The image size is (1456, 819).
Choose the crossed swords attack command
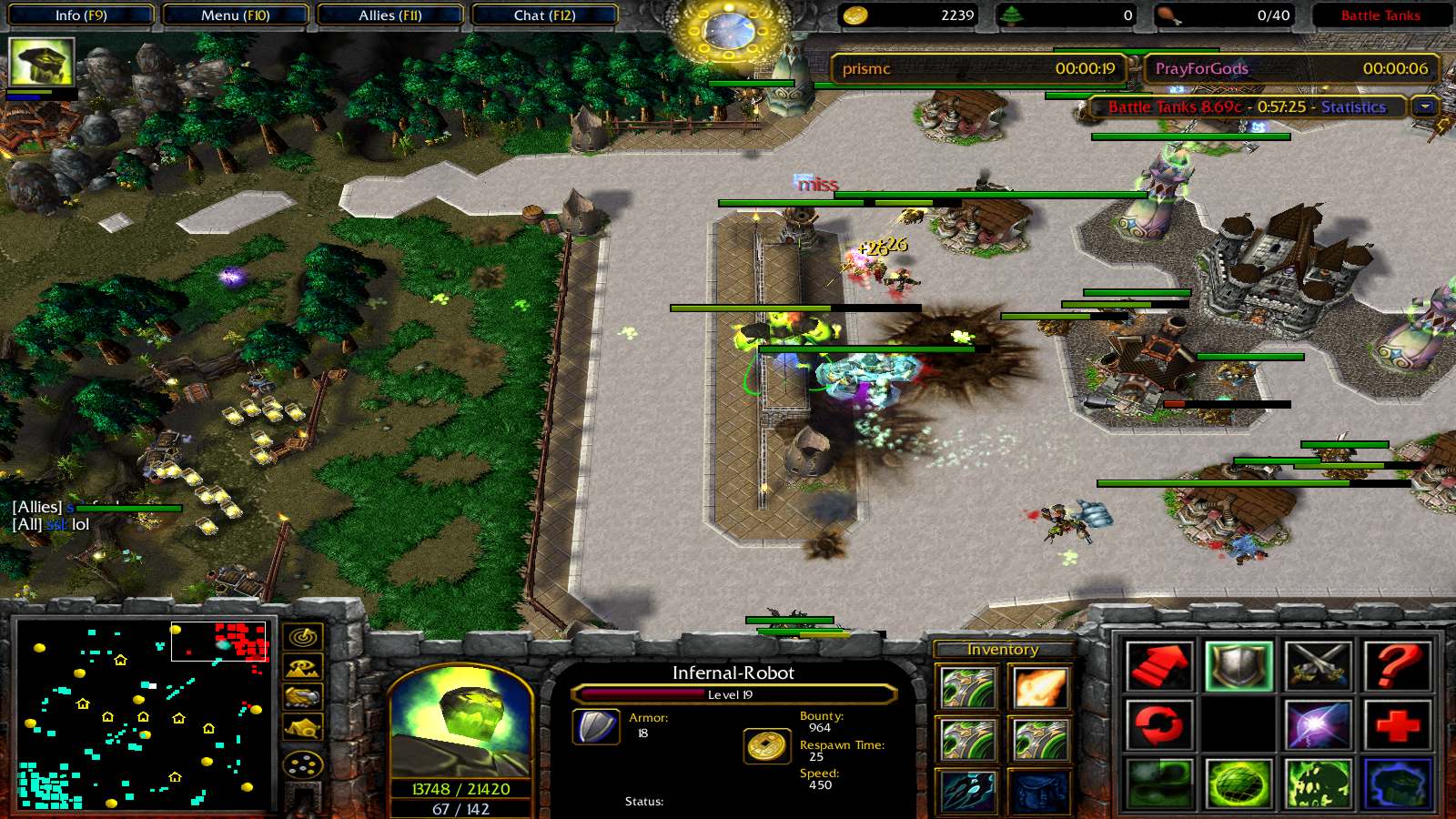click(x=1317, y=666)
